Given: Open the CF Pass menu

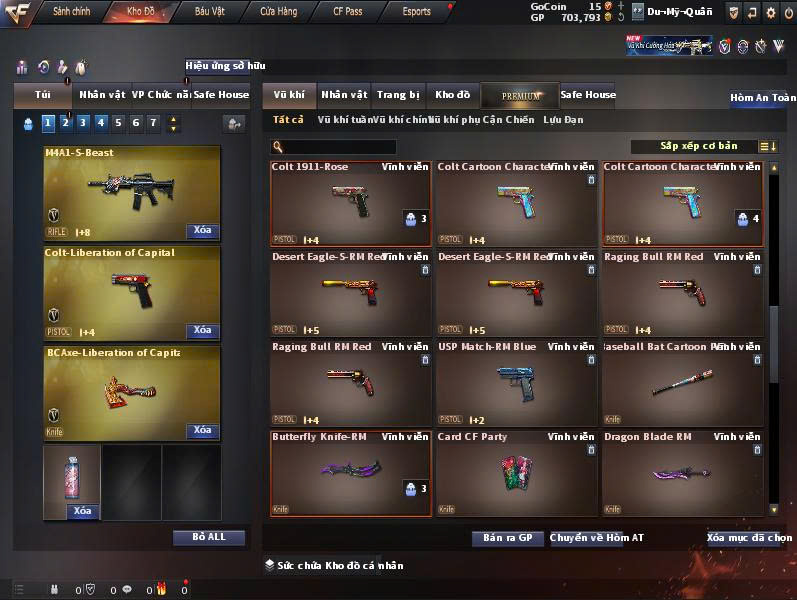Looking at the screenshot, I should 348,12.
